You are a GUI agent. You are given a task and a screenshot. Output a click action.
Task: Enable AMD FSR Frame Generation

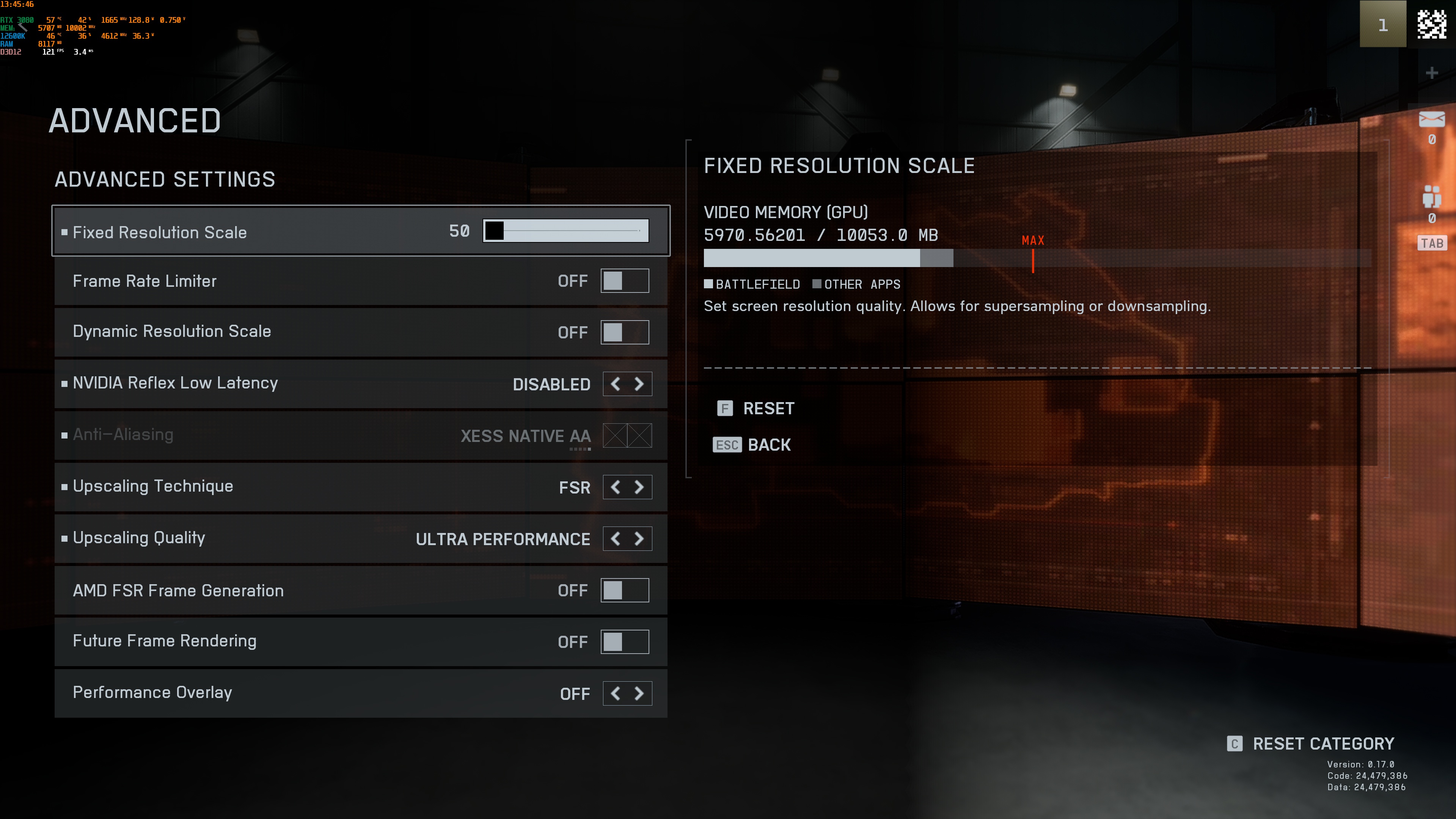(x=625, y=589)
